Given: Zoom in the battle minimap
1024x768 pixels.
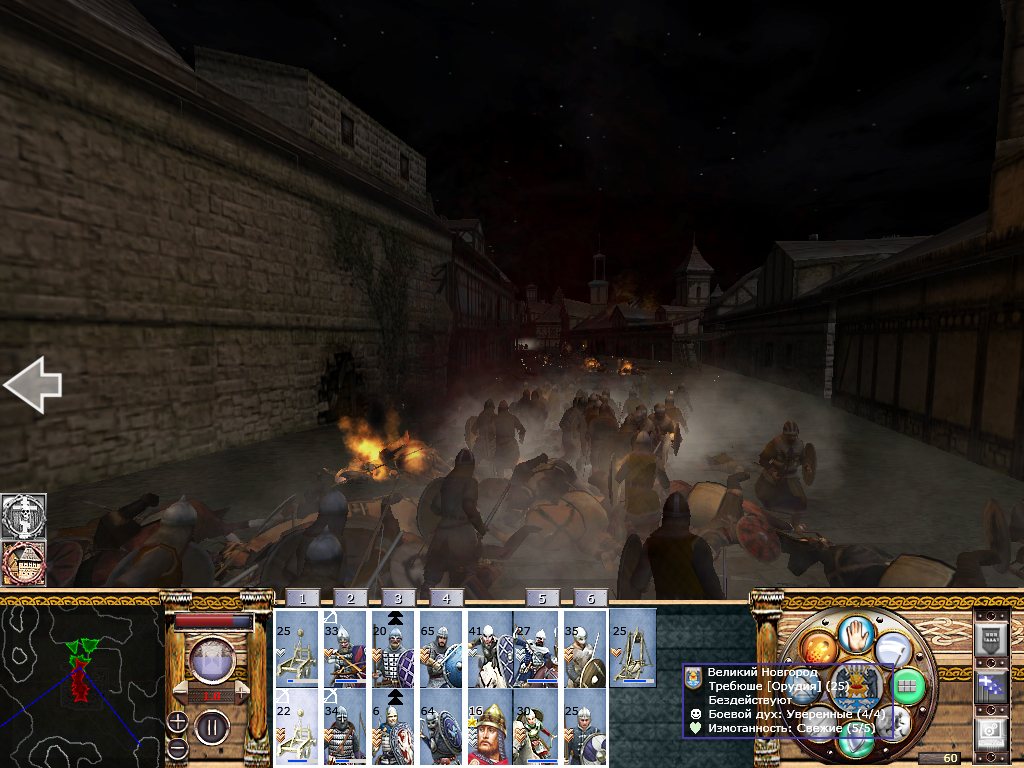Looking at the screenshot, I should [177, 722].
